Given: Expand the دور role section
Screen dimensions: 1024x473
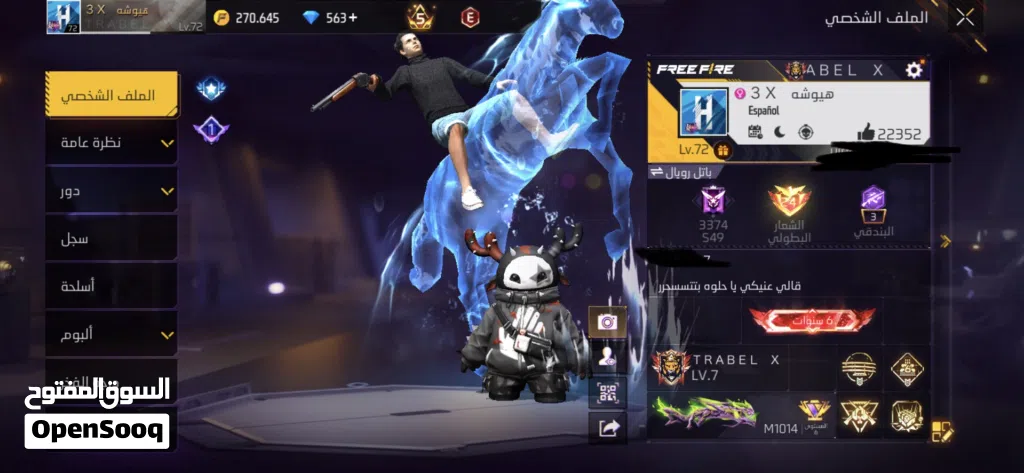Looking at the screenshot, I should (x=112, y=191).
